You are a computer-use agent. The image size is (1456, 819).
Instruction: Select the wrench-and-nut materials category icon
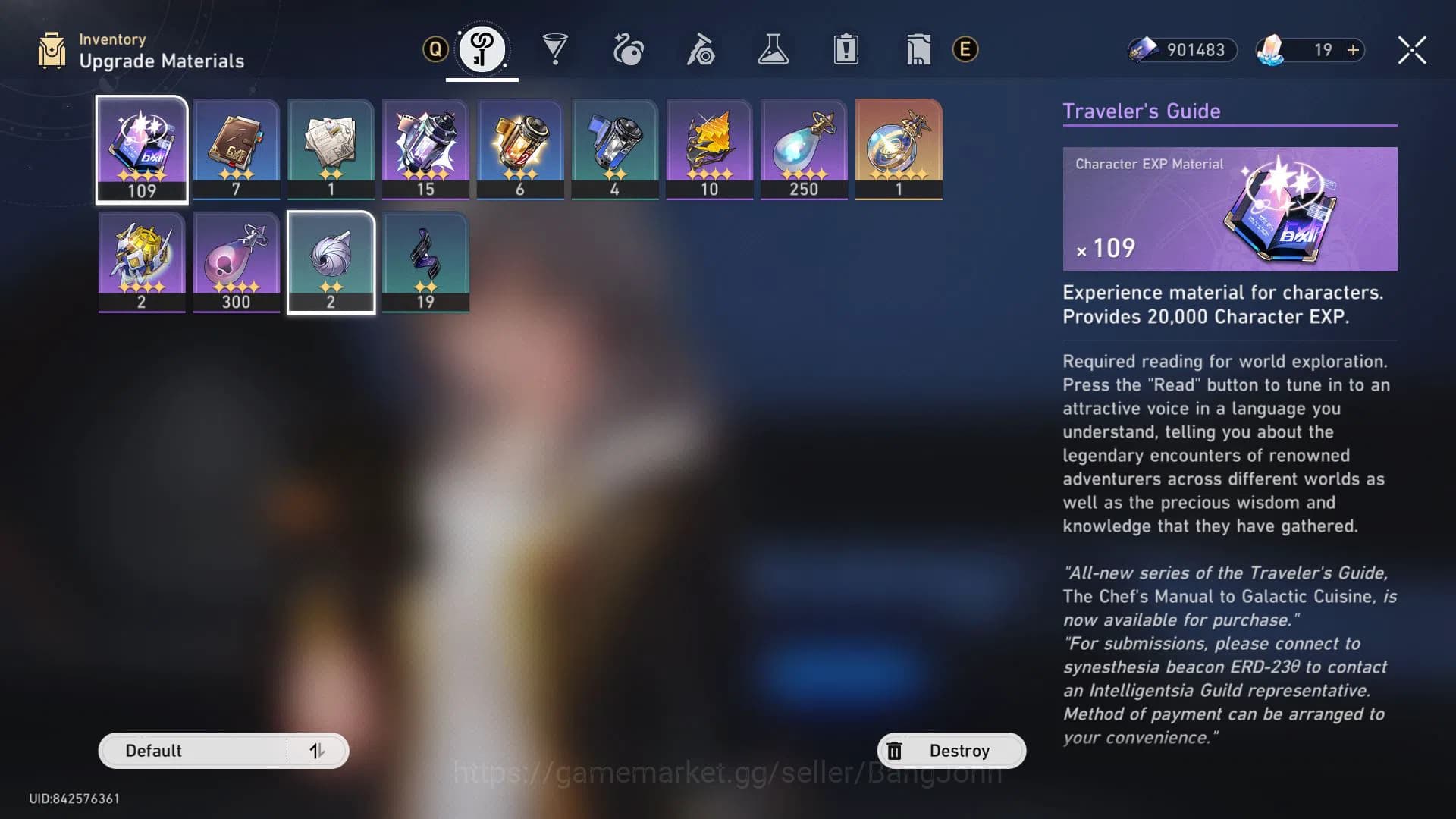click(701, 49)
